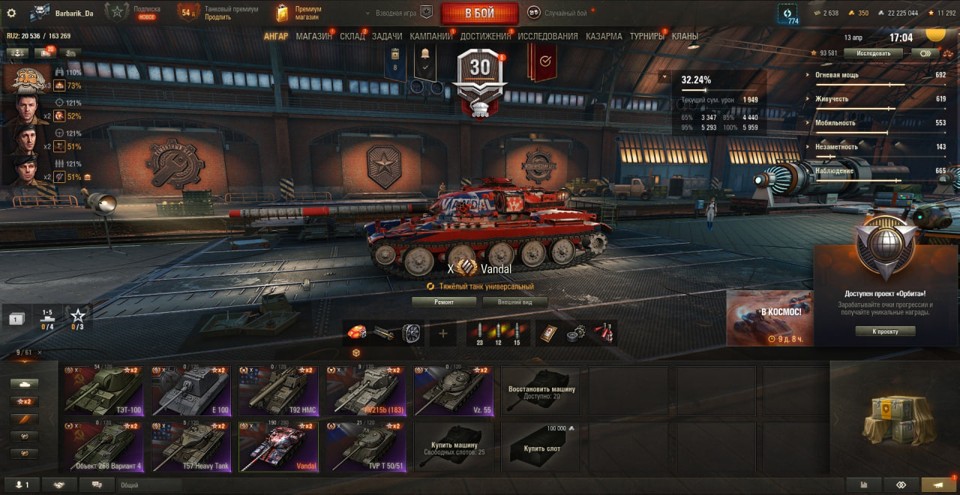Screen dimensions: 960x495
Task: Pick the TVP T 50/51 tank
Action: [x=364, y=446]
